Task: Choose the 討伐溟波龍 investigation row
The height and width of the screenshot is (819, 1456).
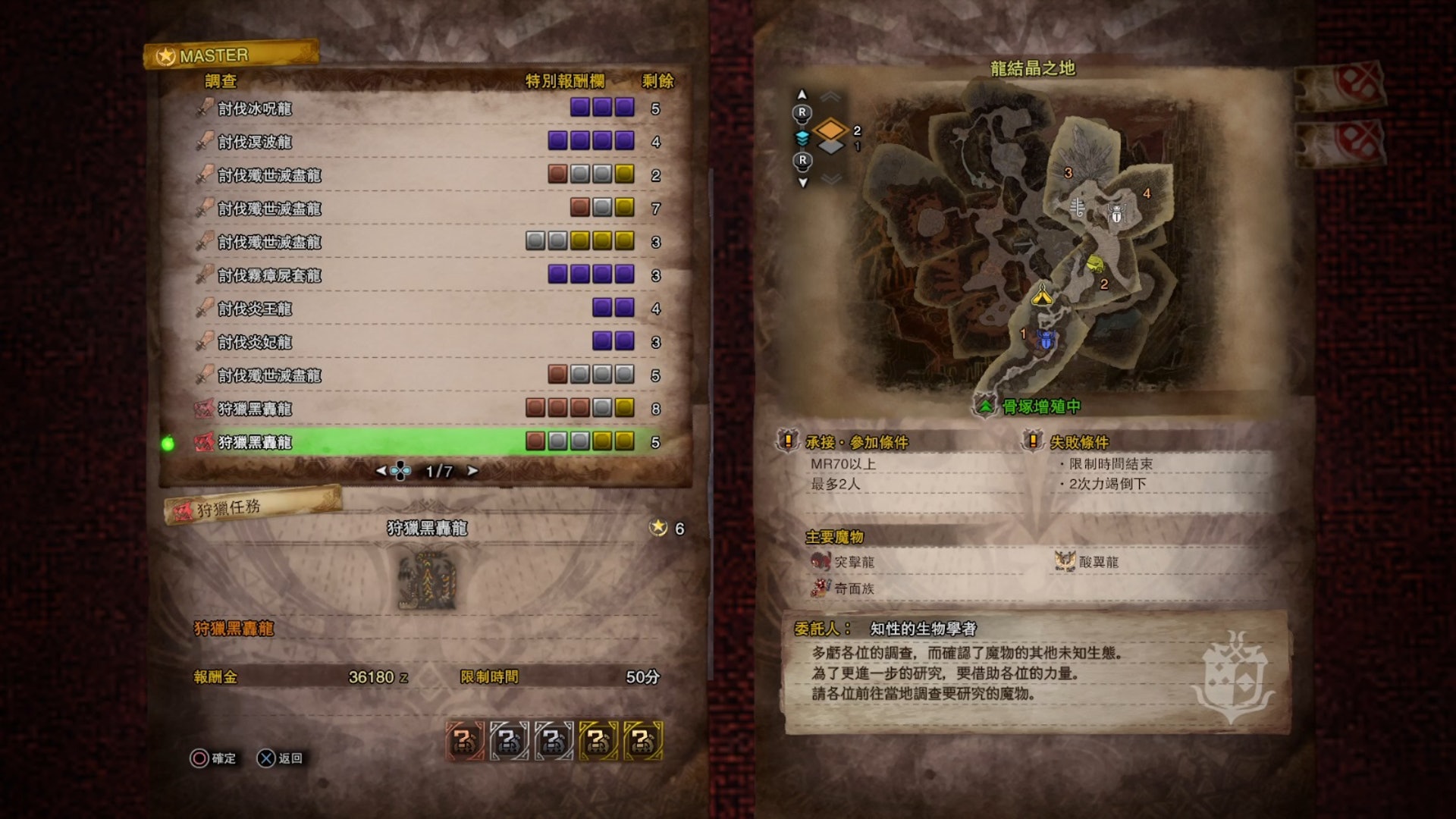Action: pyautogui.click(x=425, y=142)
